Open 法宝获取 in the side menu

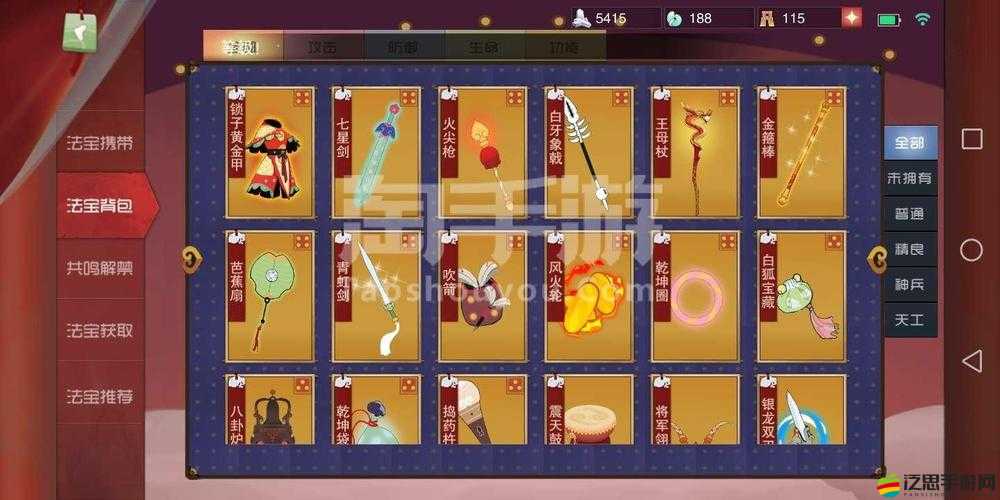[x=100, y=331]
